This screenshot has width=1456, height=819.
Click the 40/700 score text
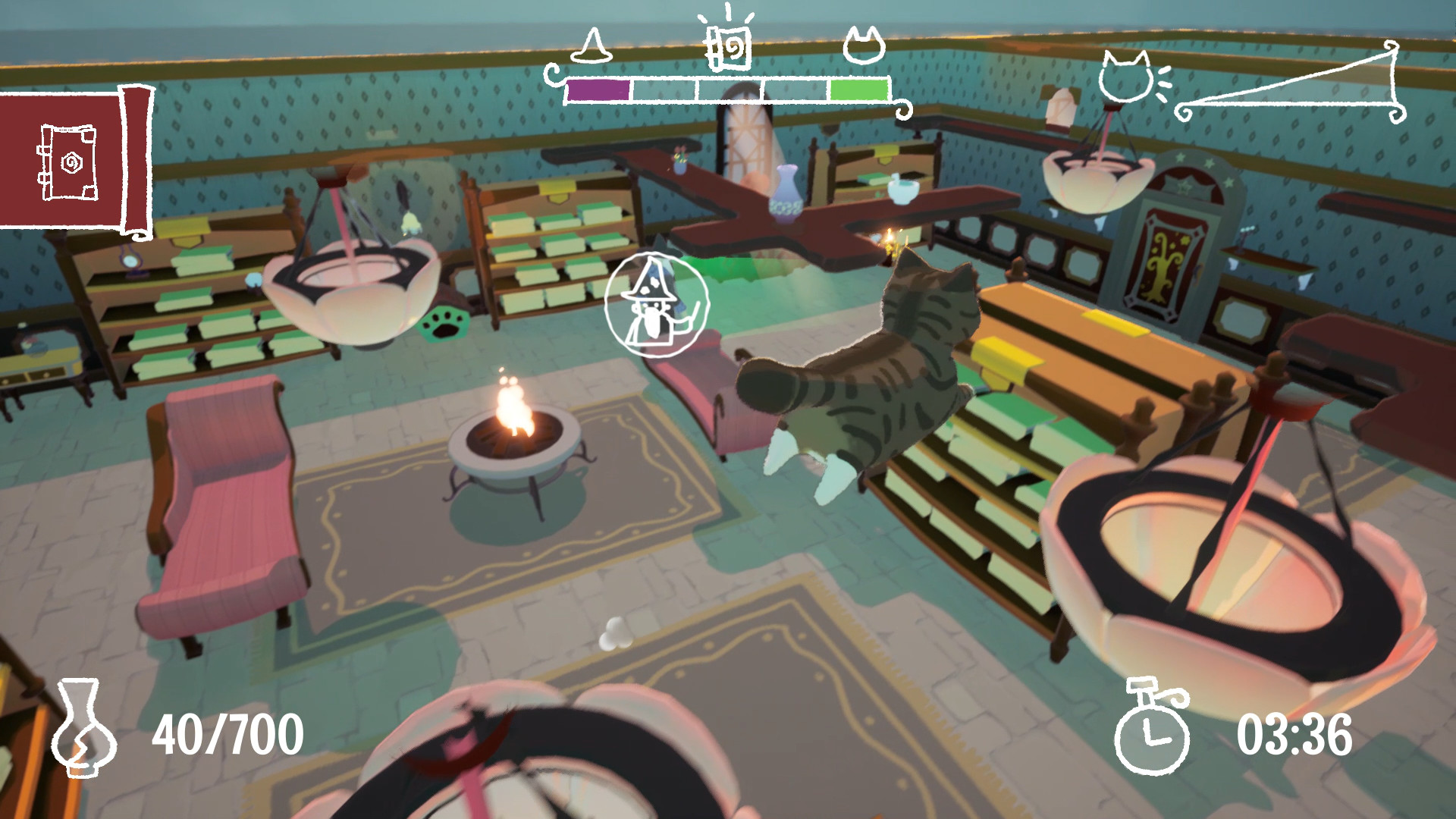pyautogui.click(x=227, y=732)
